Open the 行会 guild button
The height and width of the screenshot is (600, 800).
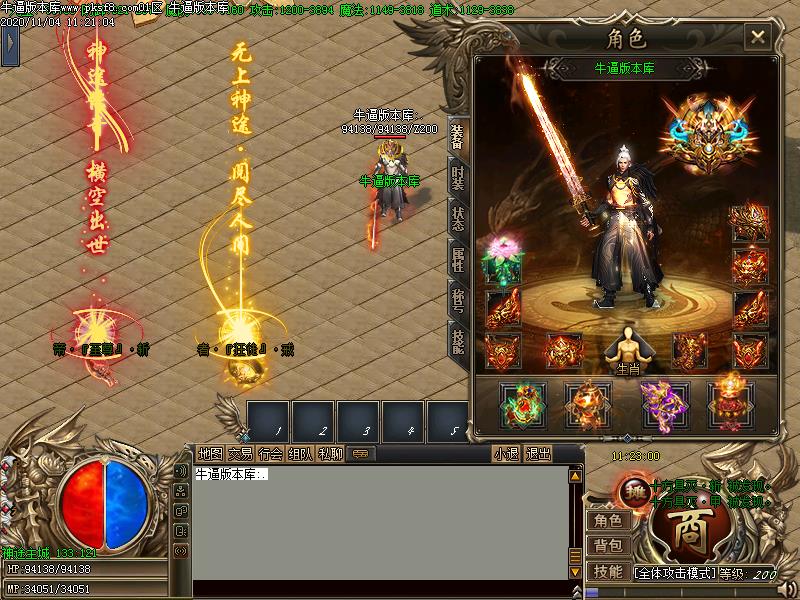tap(270, 454)
